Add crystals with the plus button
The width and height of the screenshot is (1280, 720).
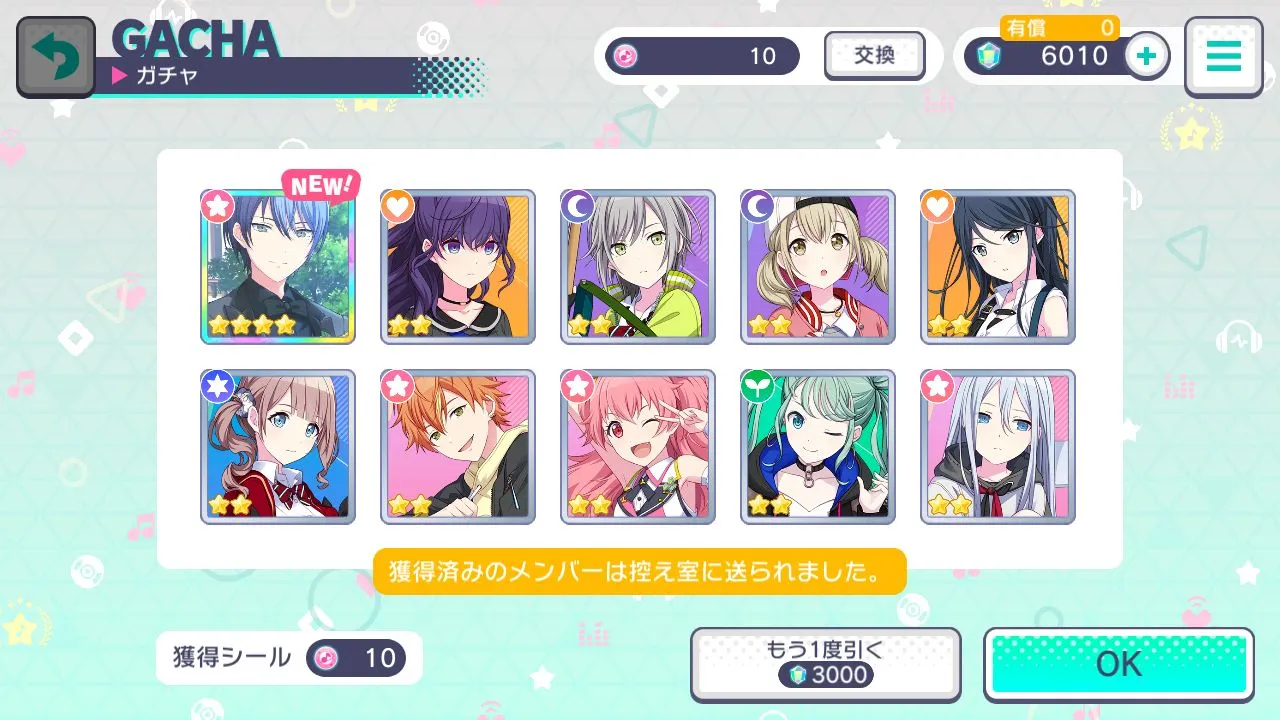click(1147, 56)
